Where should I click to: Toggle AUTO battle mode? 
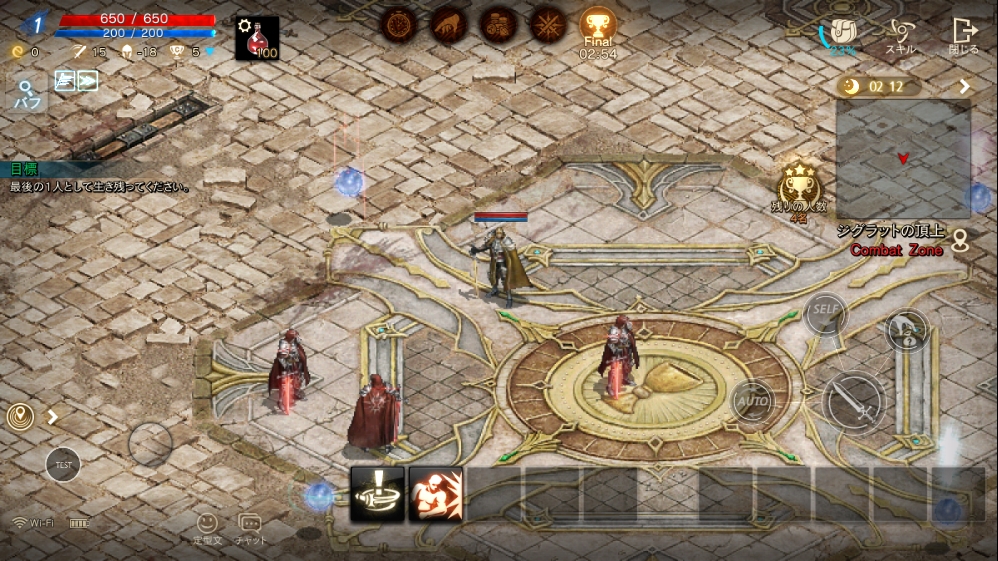pyautogui.click(x=752, y=401)
